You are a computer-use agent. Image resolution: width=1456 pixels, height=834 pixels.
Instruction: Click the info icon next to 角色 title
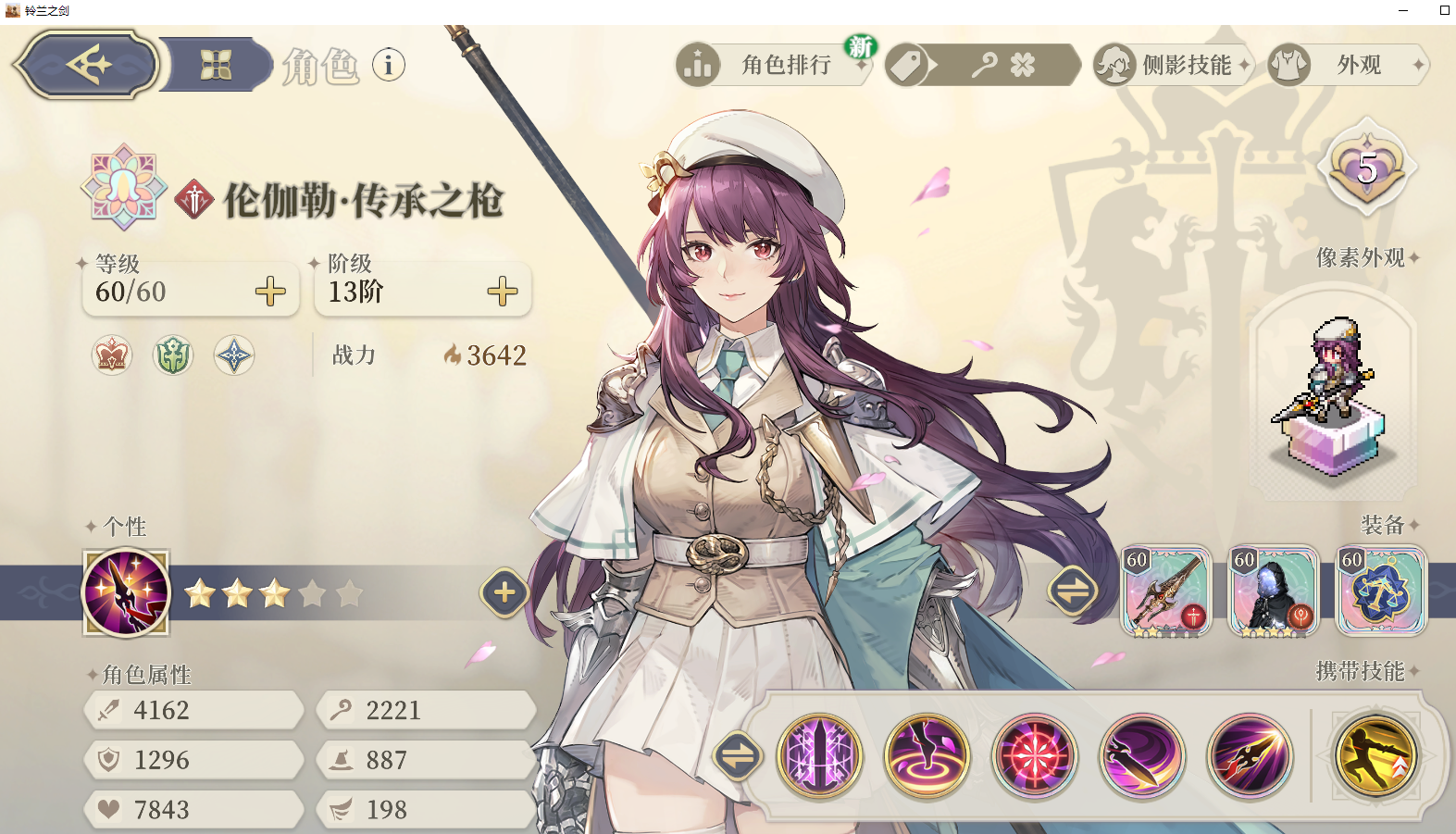tap(389, 65)
